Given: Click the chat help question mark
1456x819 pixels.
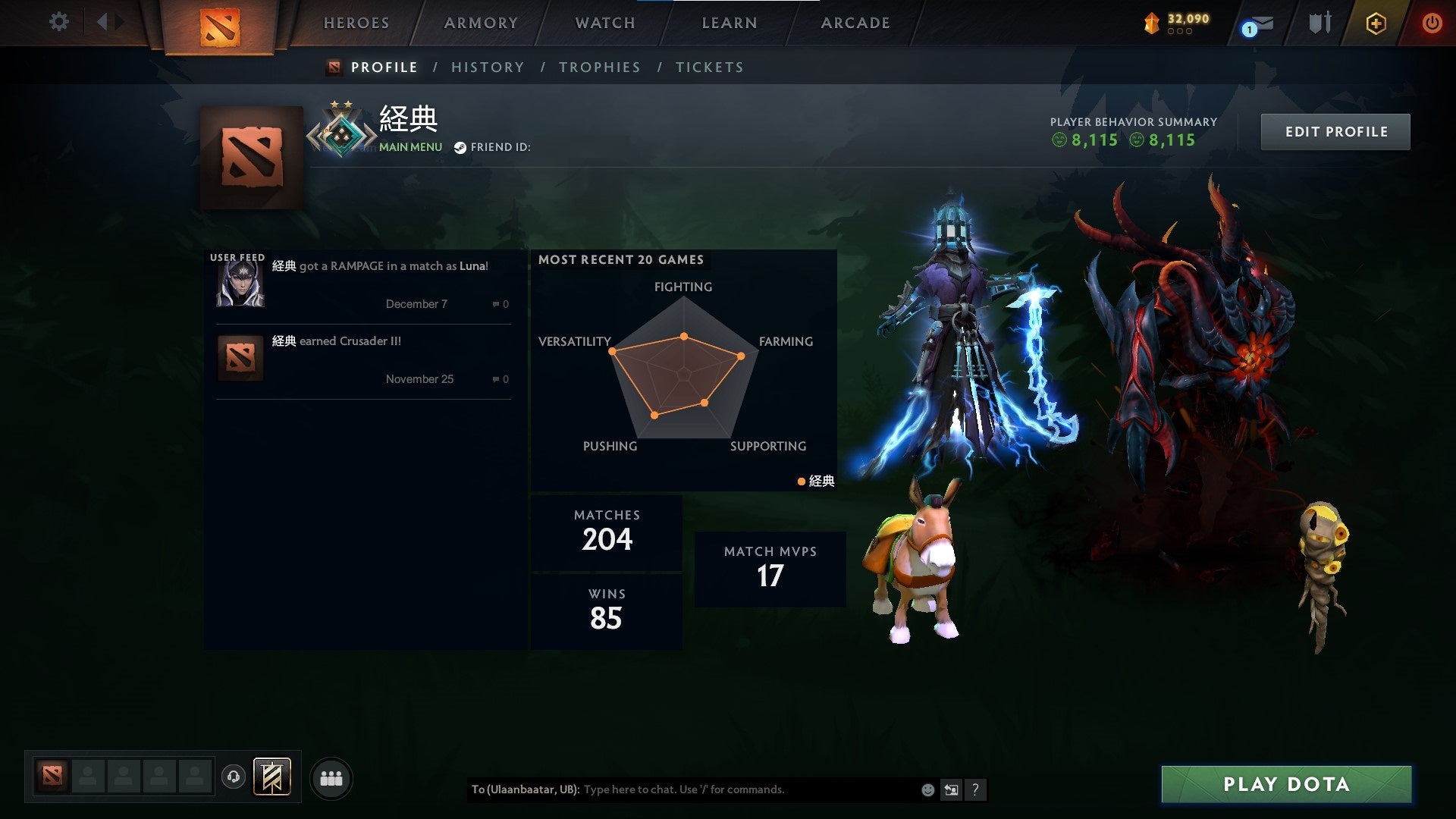Looking at the screenshot, I should [976, 789].
